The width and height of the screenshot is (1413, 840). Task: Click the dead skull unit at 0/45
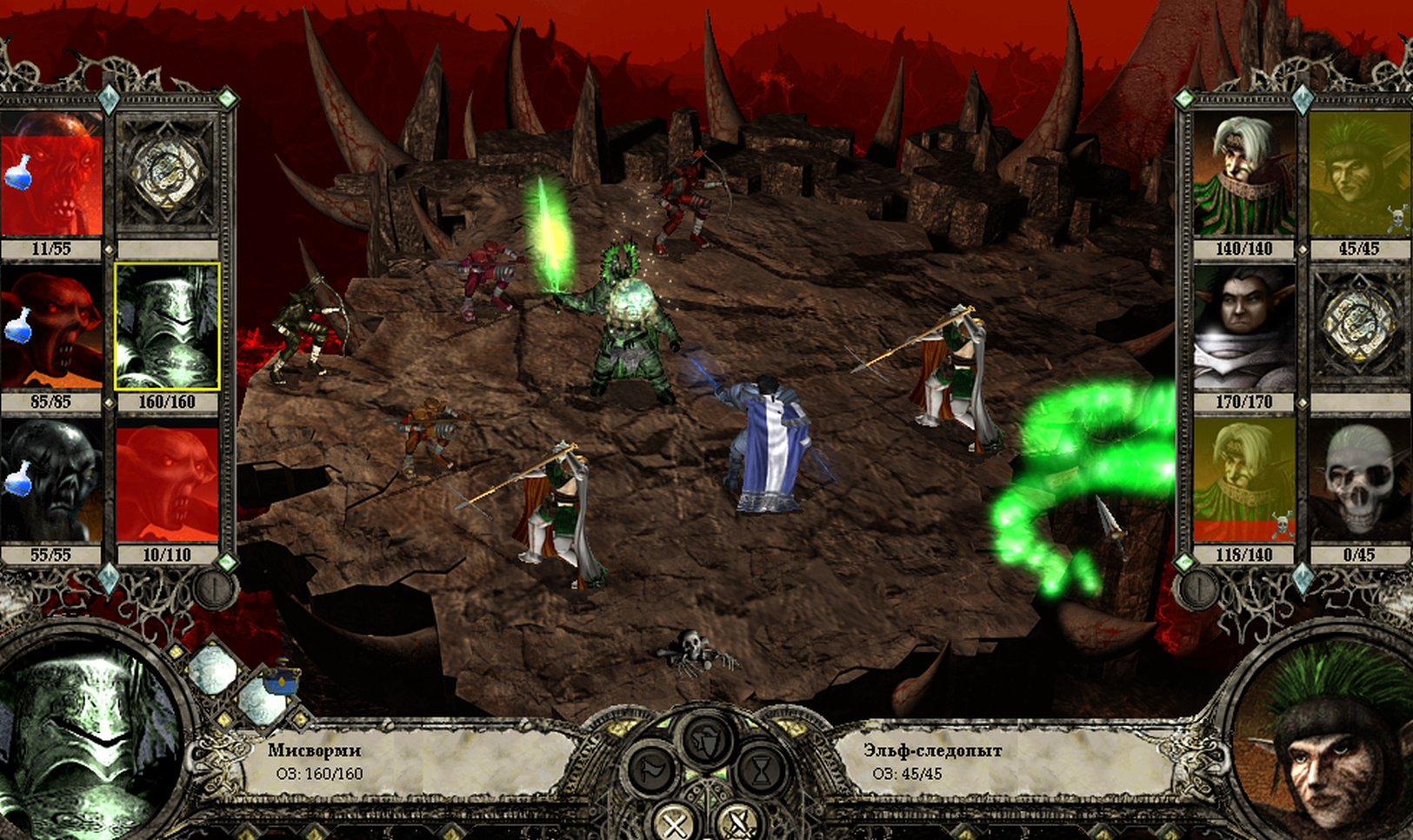1359,481
